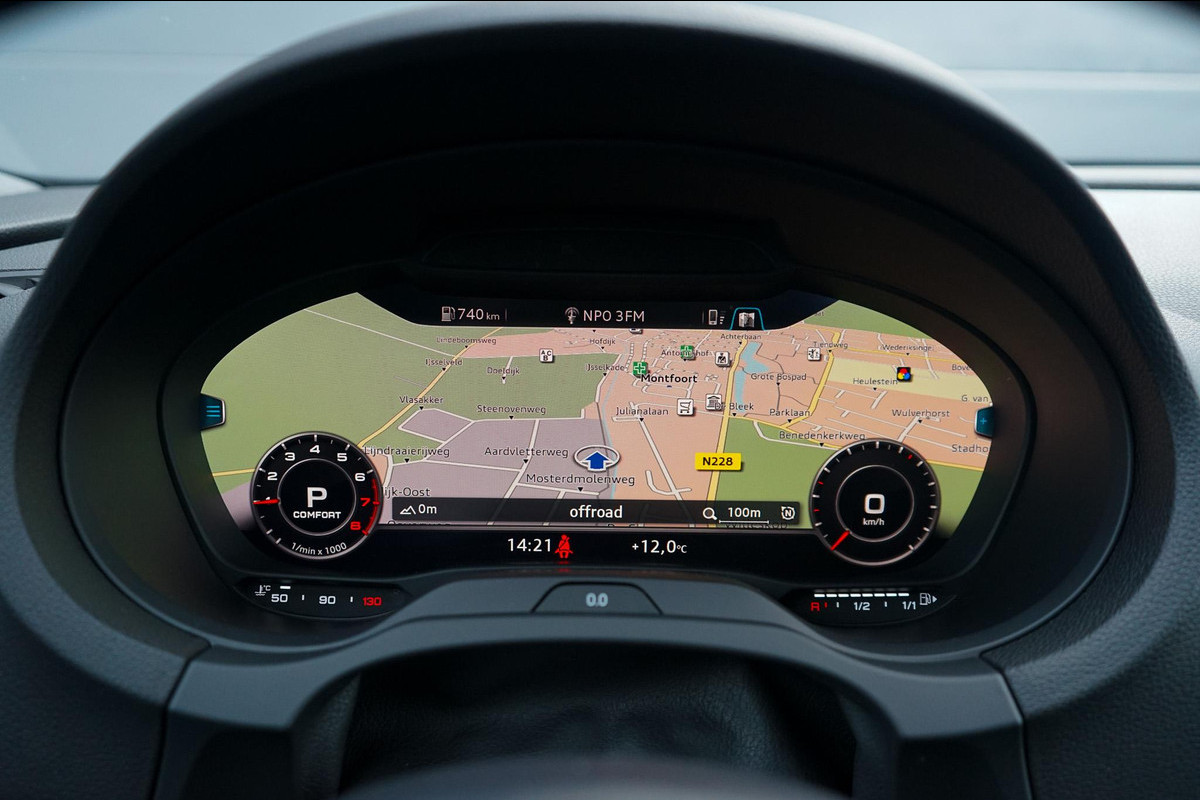Click the ABC school map marker
The height and width of the screenshot is (800, 1200).
pos(546,355)
